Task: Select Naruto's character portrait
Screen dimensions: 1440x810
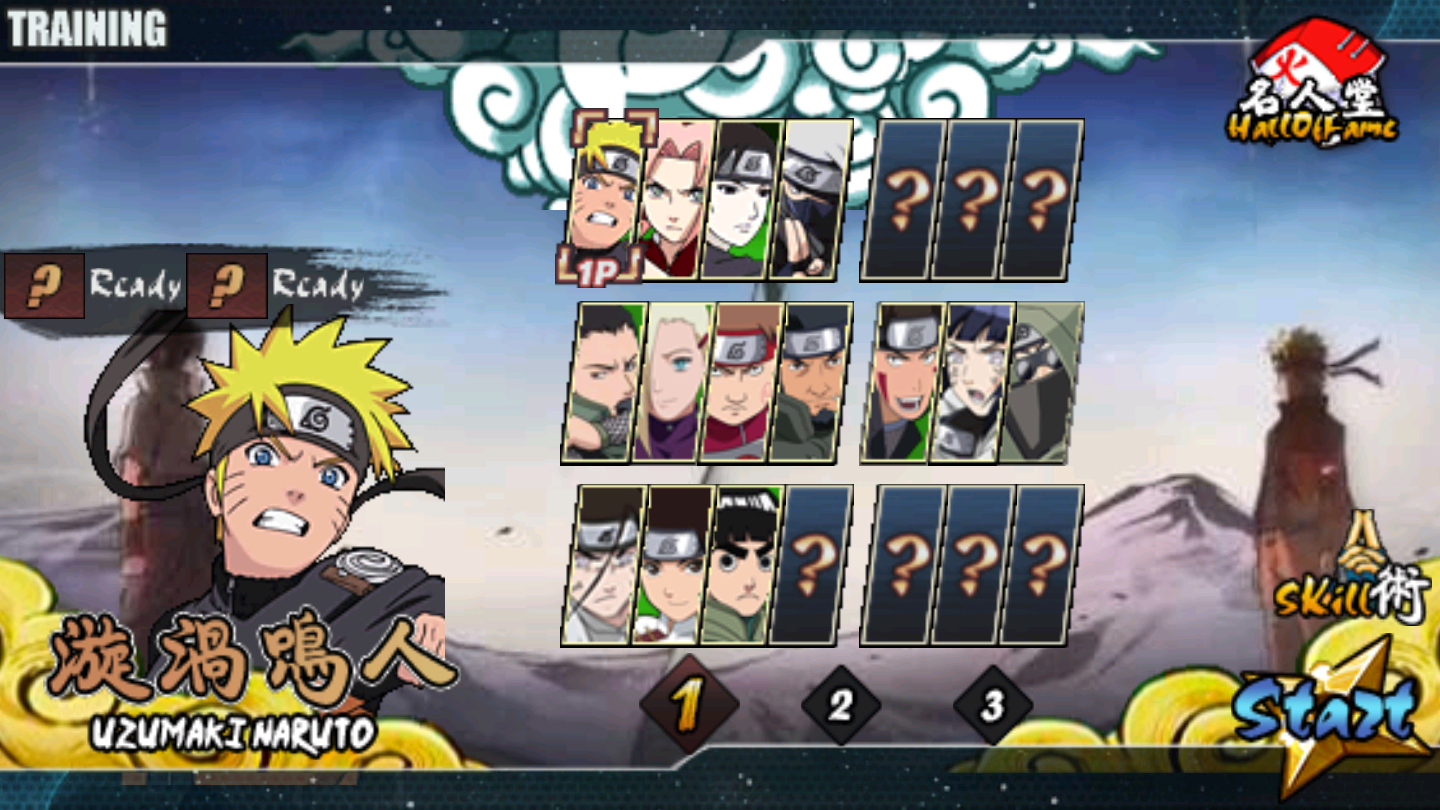Action: pos(605,195)
